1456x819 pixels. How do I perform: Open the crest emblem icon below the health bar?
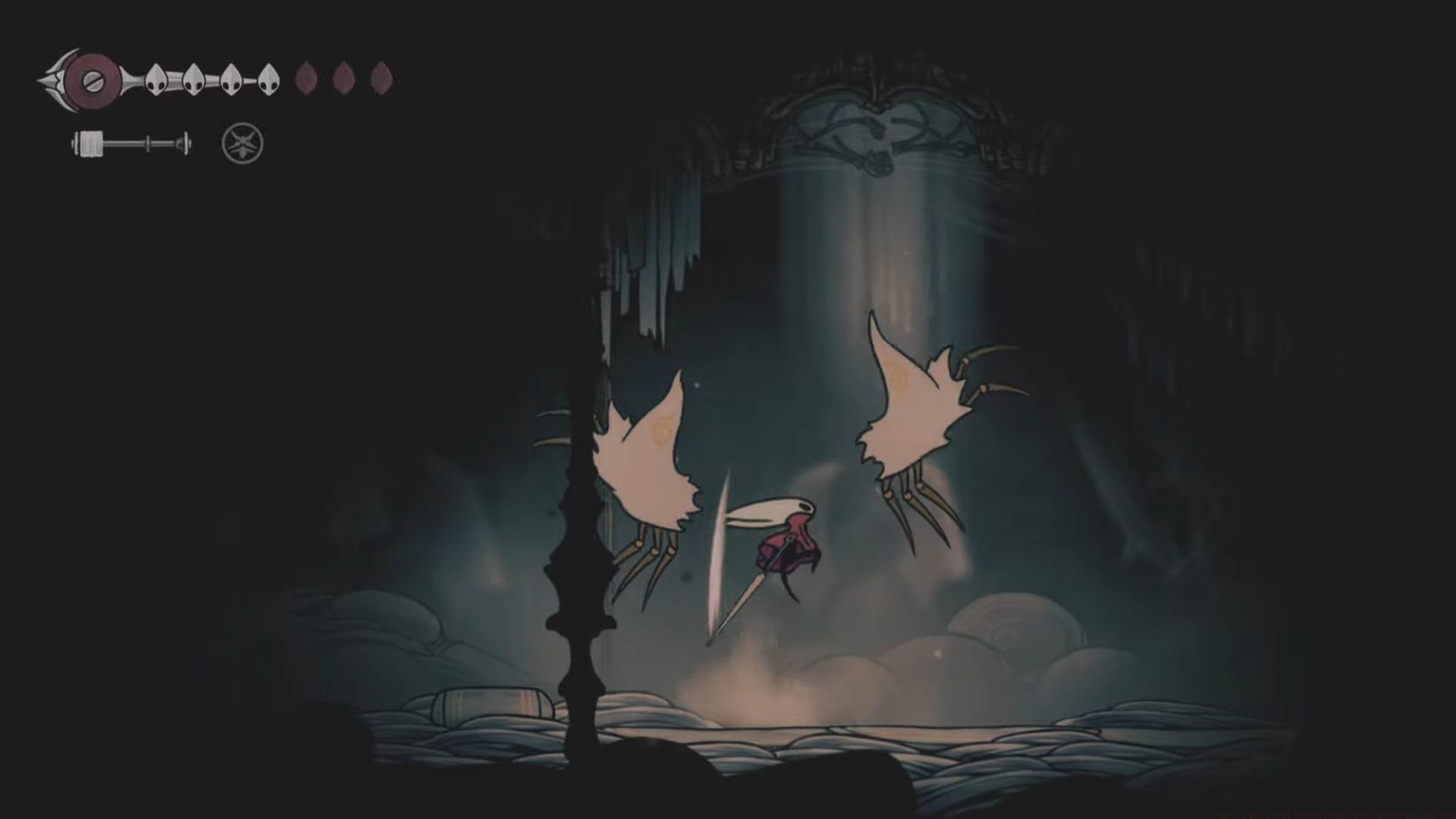point(243,144)
